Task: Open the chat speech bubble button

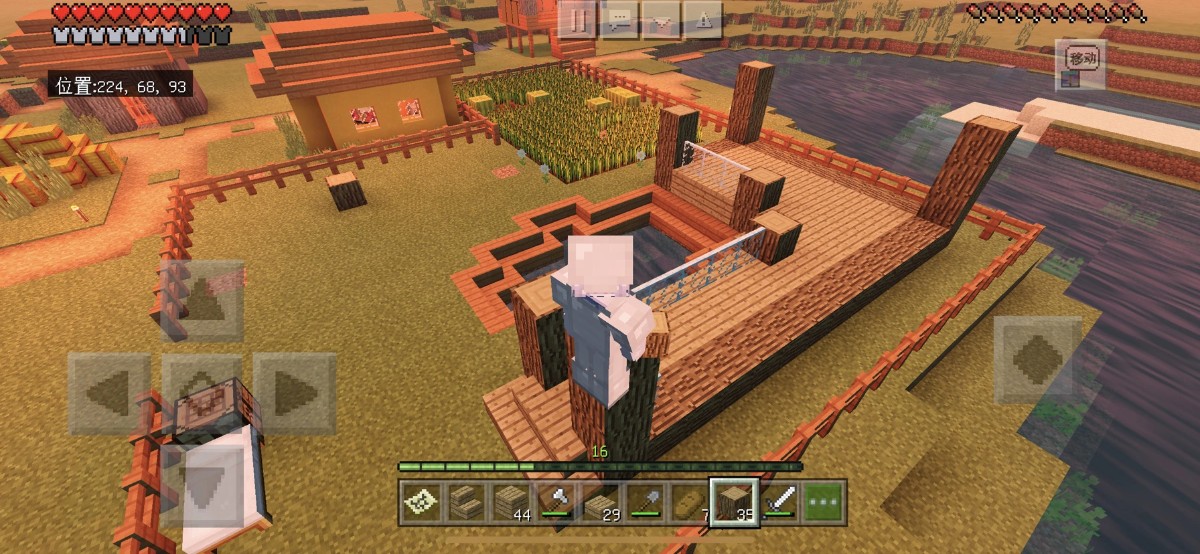Action: (x=620, y=20)
